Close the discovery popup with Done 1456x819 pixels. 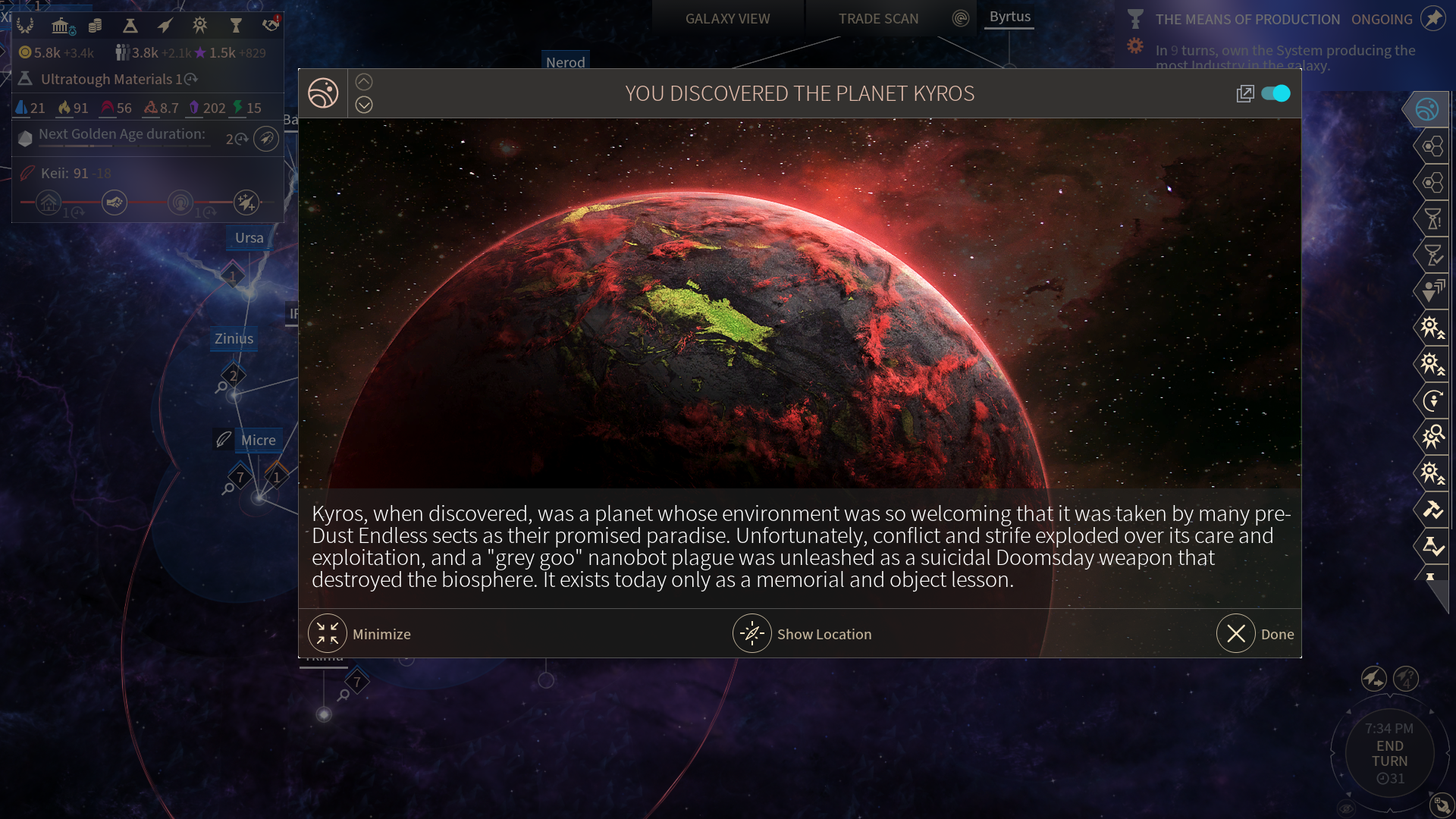tap(1236, 634)
